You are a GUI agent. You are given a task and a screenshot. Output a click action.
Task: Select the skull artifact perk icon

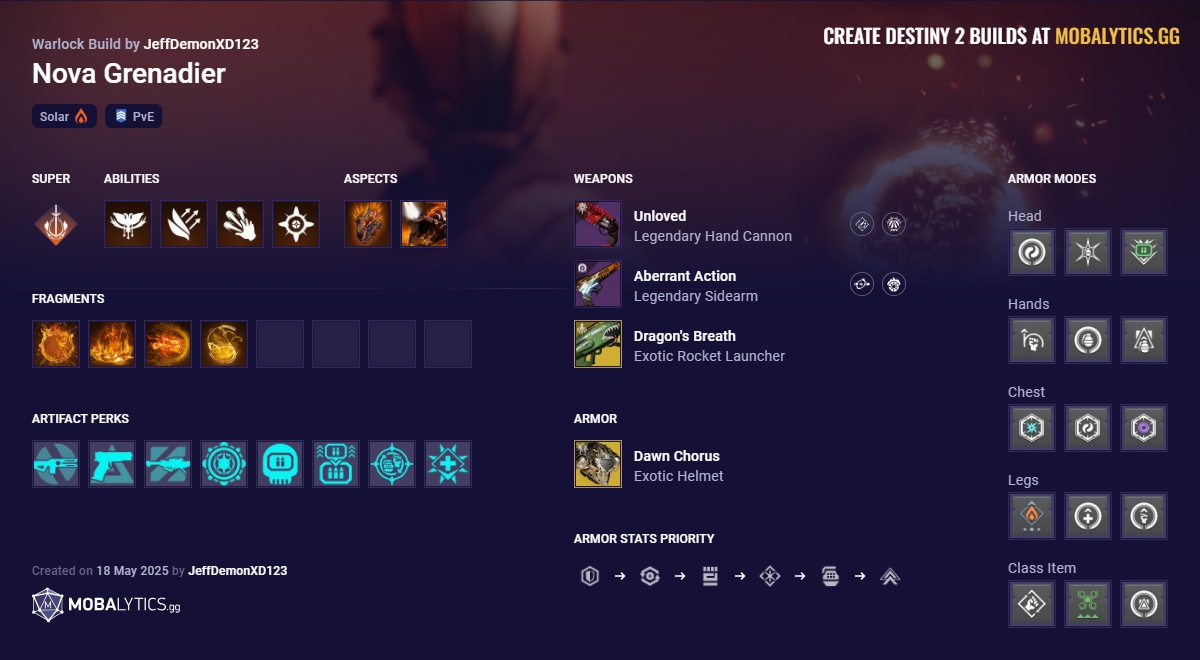coord(280,464)
